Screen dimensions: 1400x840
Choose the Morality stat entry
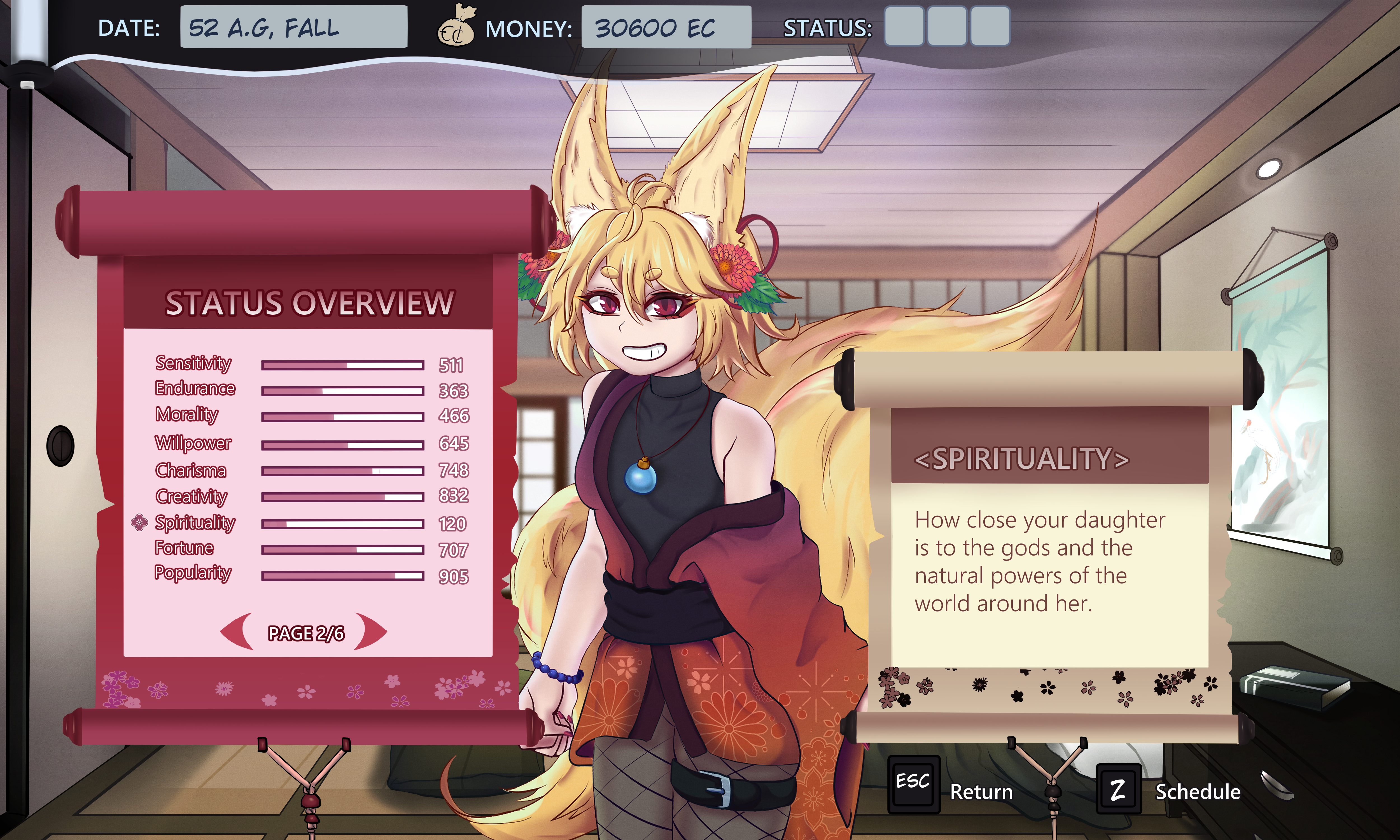pos(187,415)
